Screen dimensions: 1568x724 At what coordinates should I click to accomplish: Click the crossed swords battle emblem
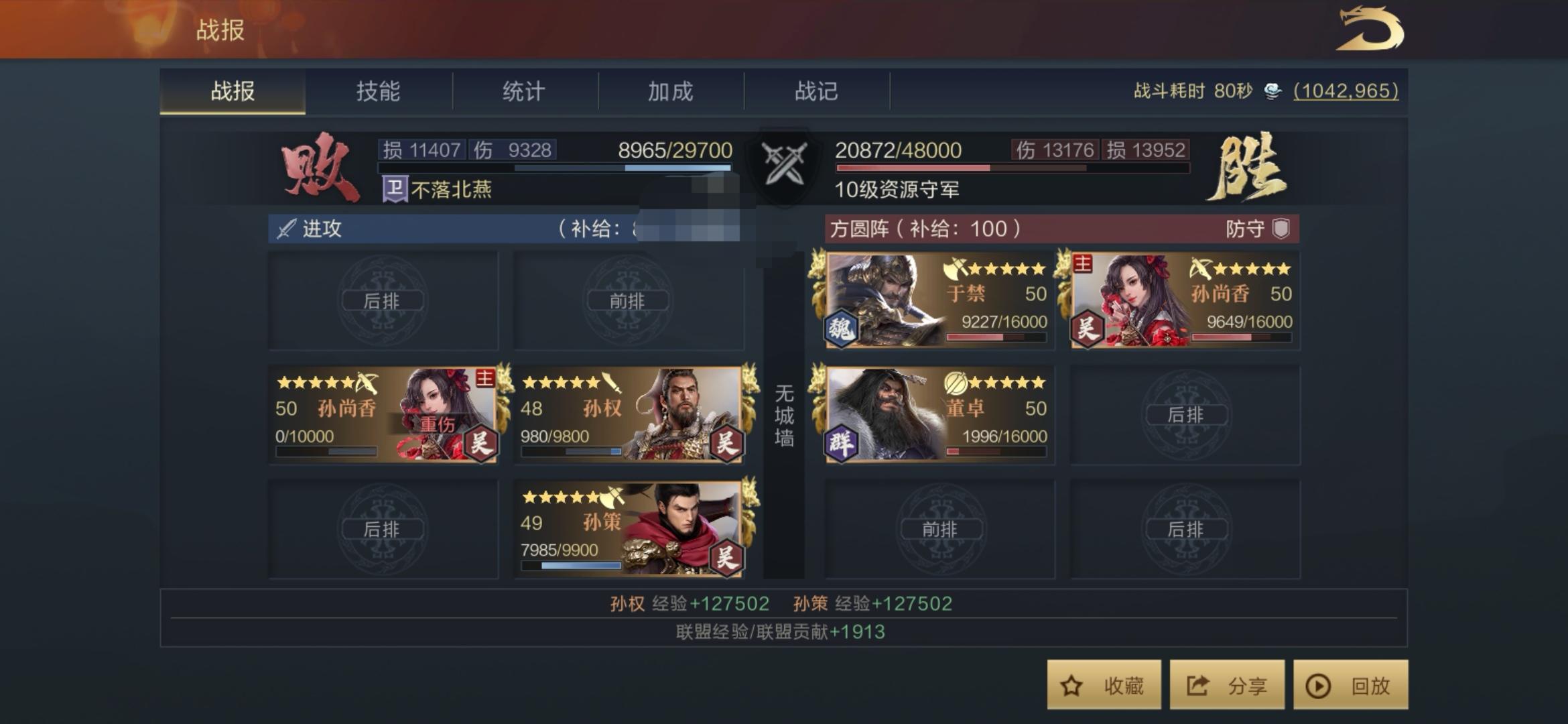coord(784,164)
